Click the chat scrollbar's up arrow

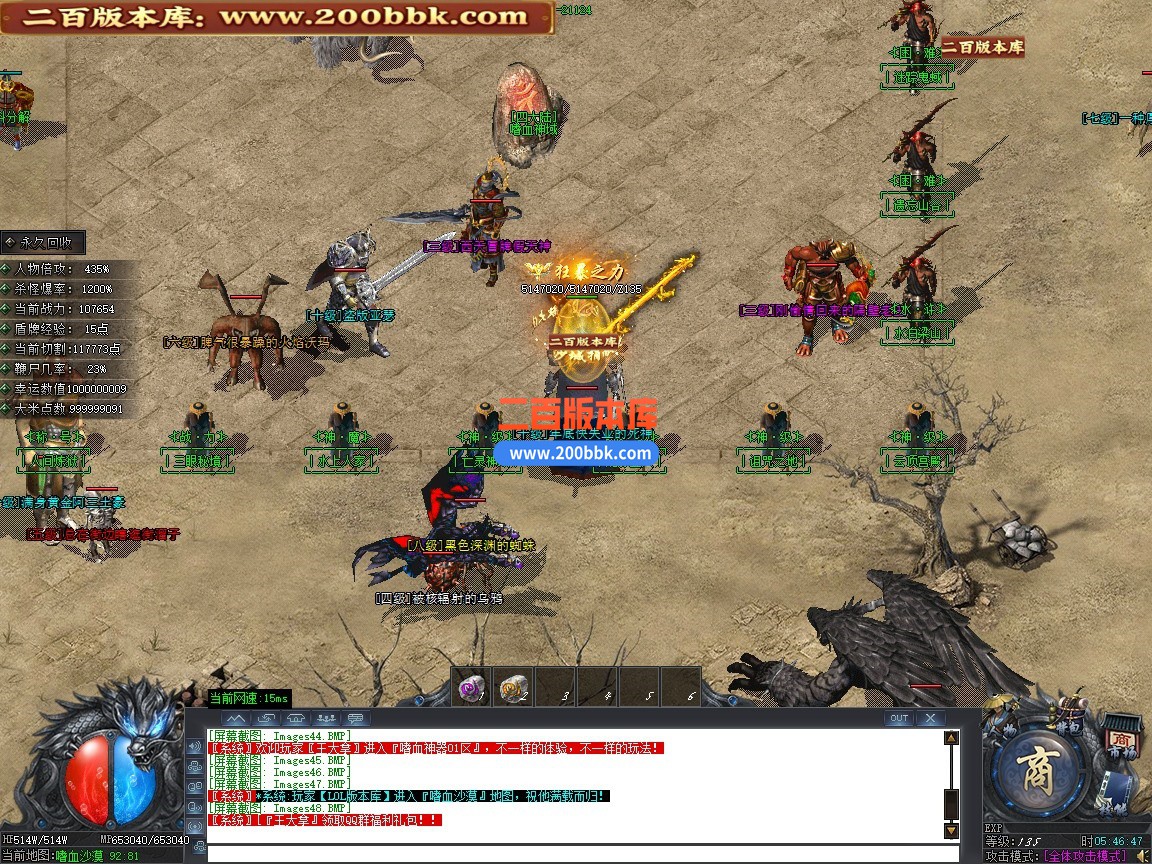coord(951,738)
